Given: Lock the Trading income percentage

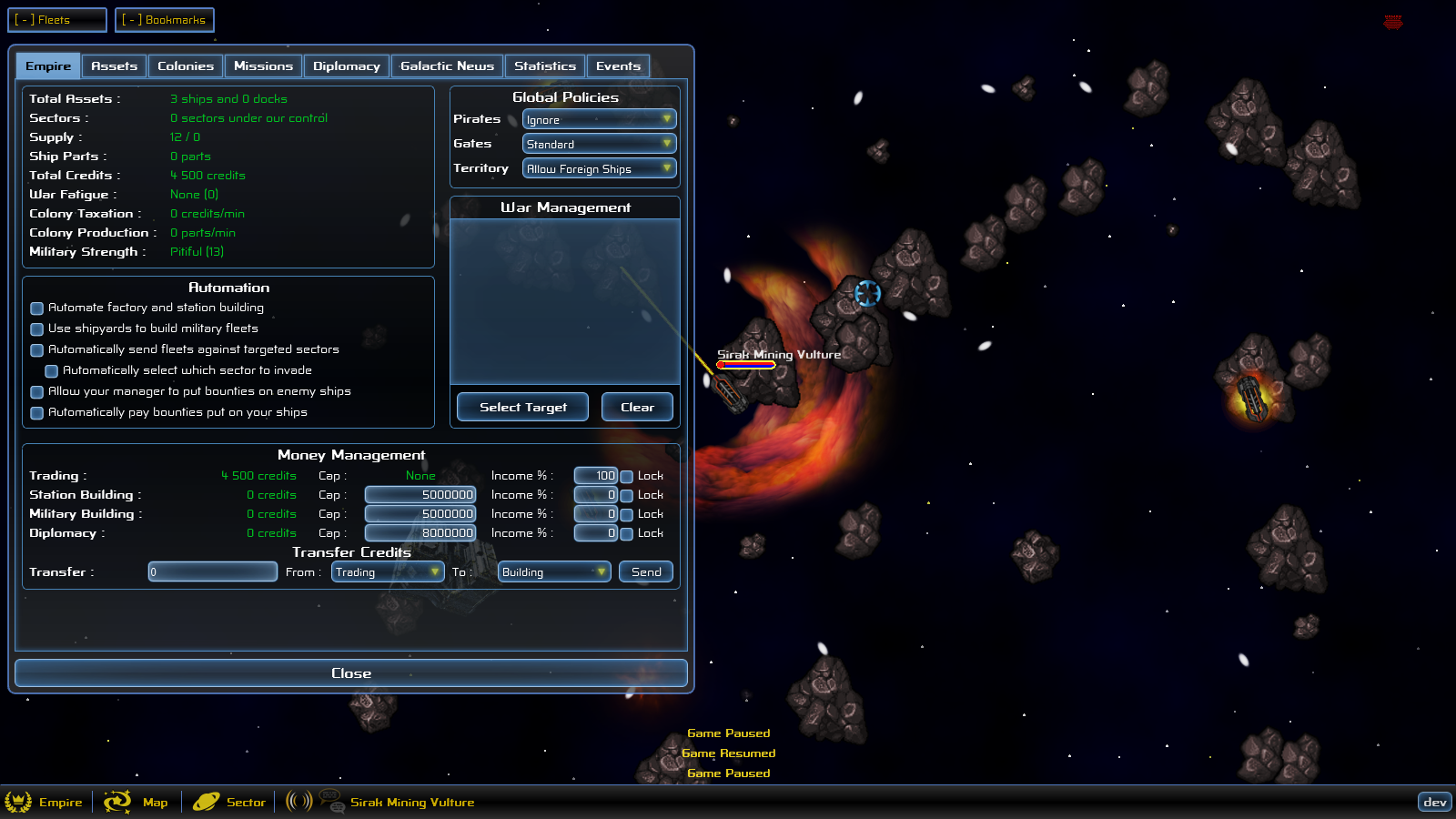Looking at the screenshot, I should coord(627,476).
